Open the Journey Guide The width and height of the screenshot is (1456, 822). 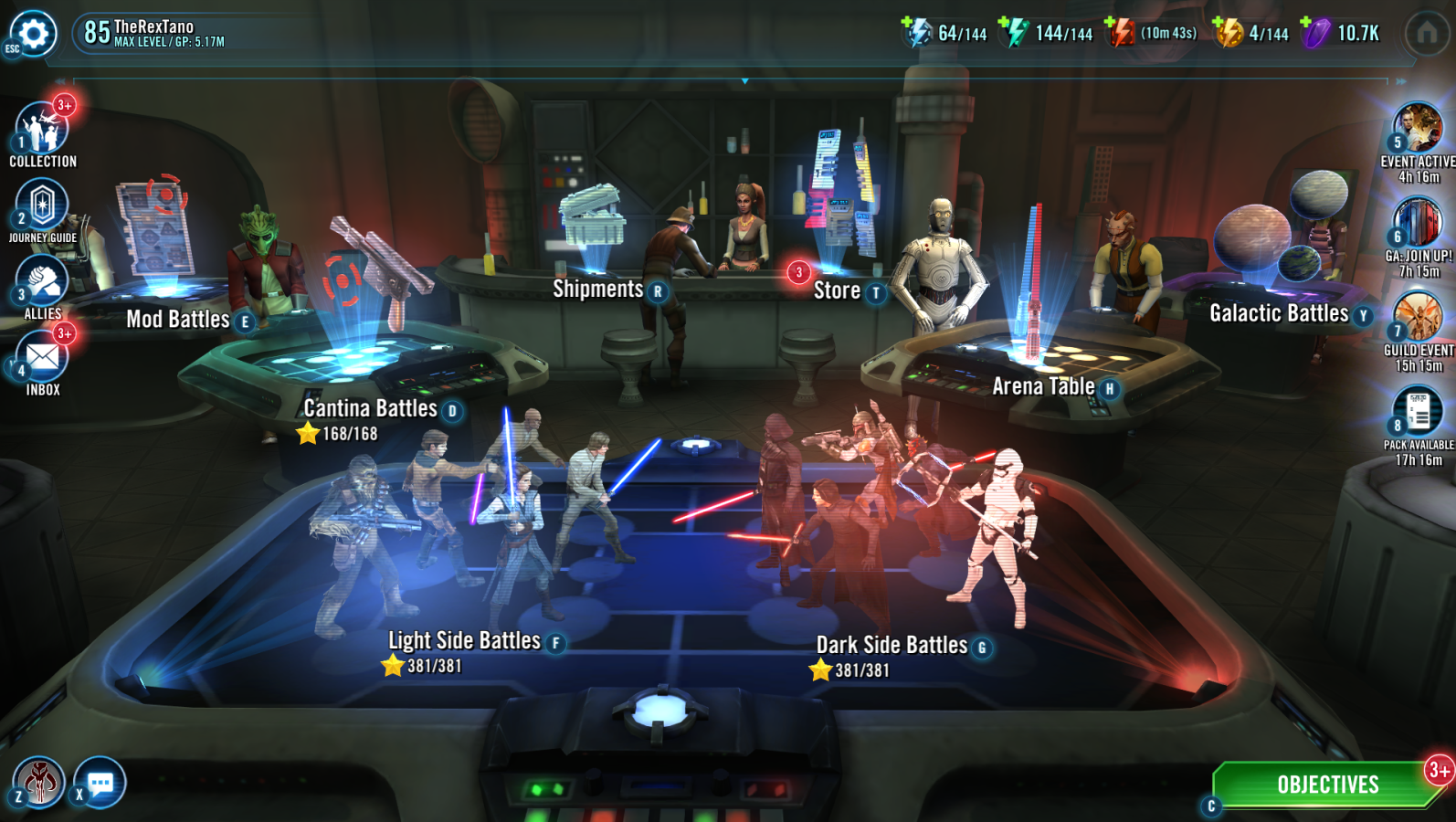42,205
